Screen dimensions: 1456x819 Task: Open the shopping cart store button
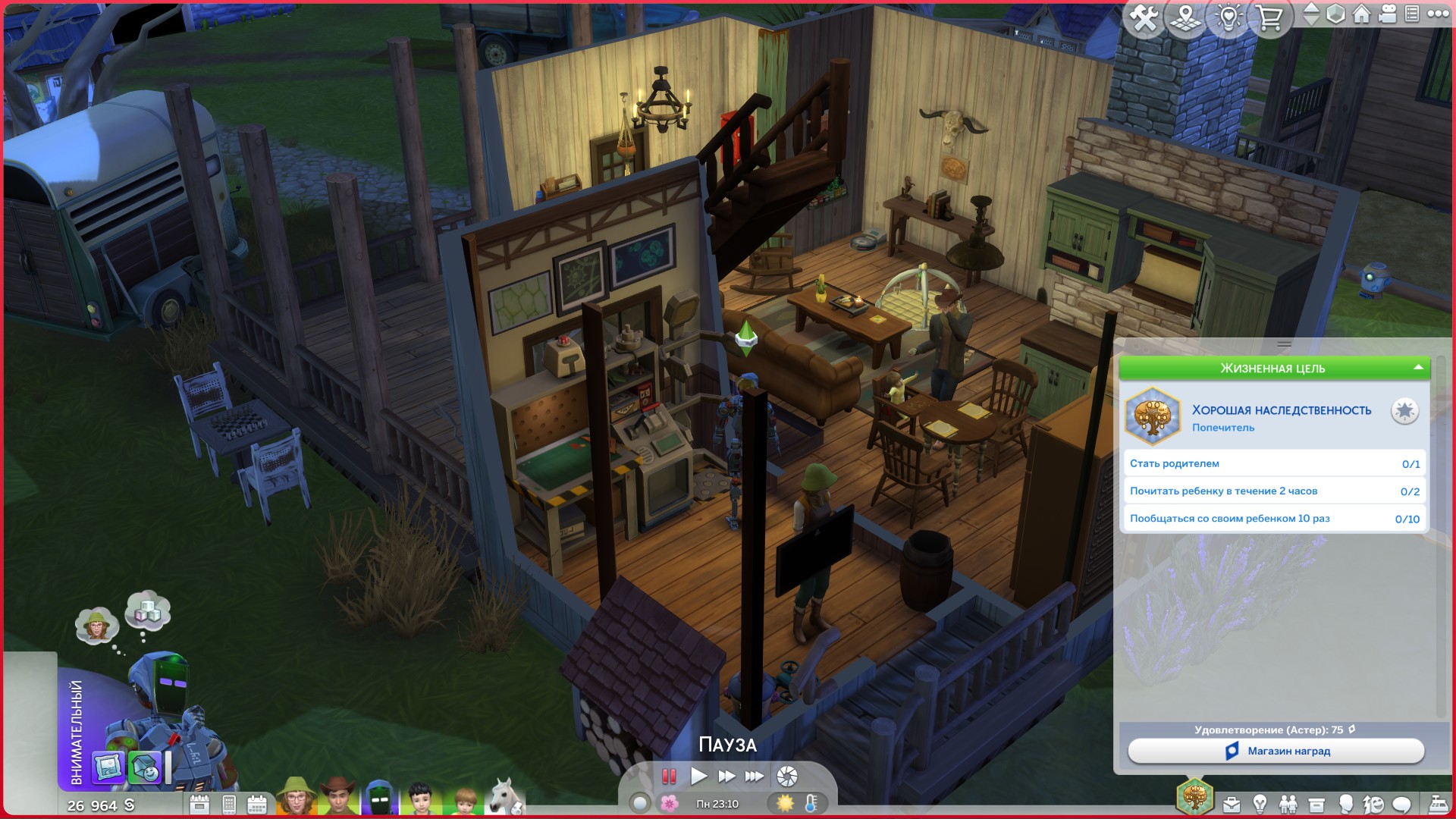[x=1269, y=17]
